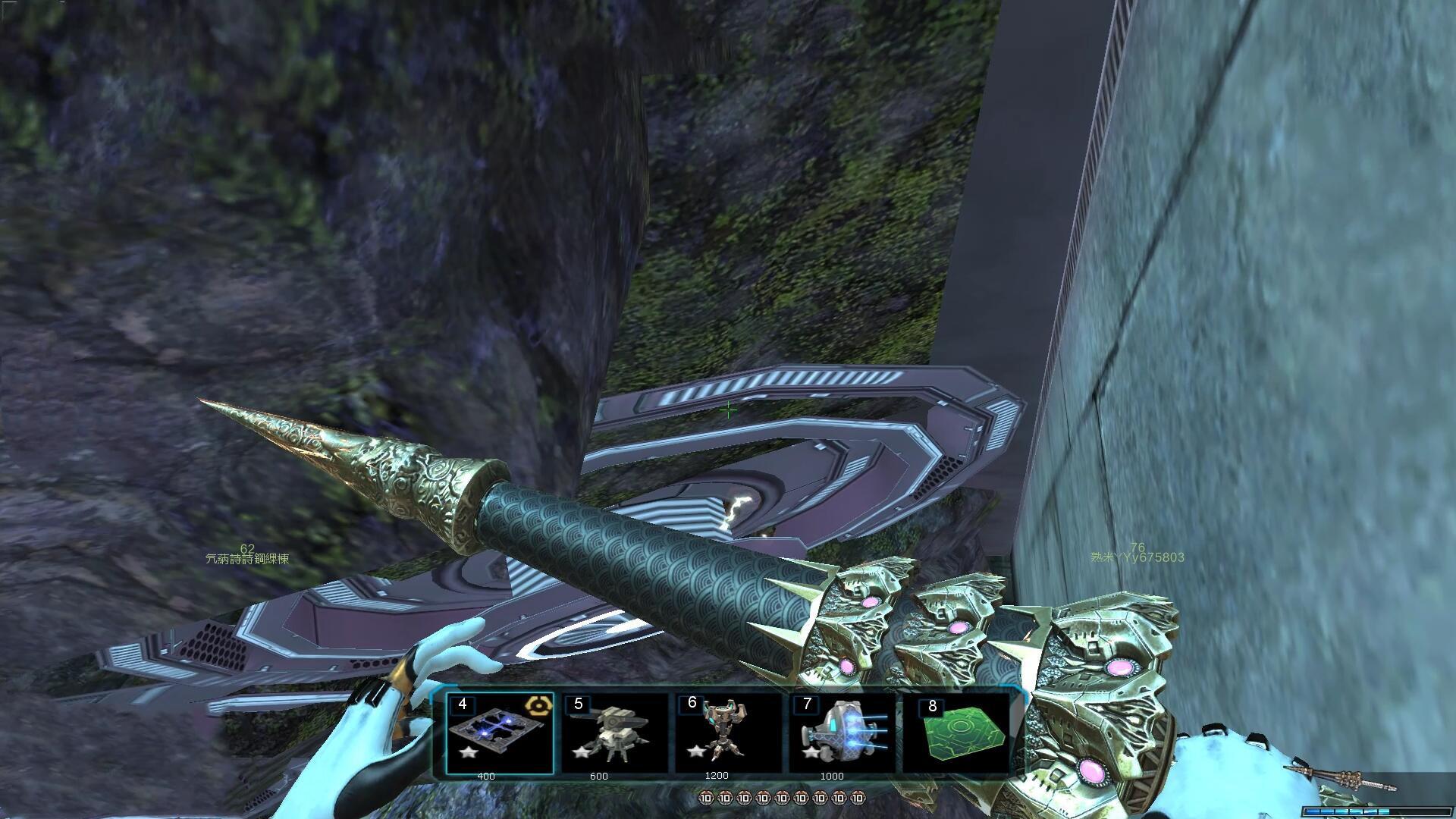This screenshot has height=819, width=1456.
Task: Pick the claw tower in slot 6
Action: [x=726, y=733]
